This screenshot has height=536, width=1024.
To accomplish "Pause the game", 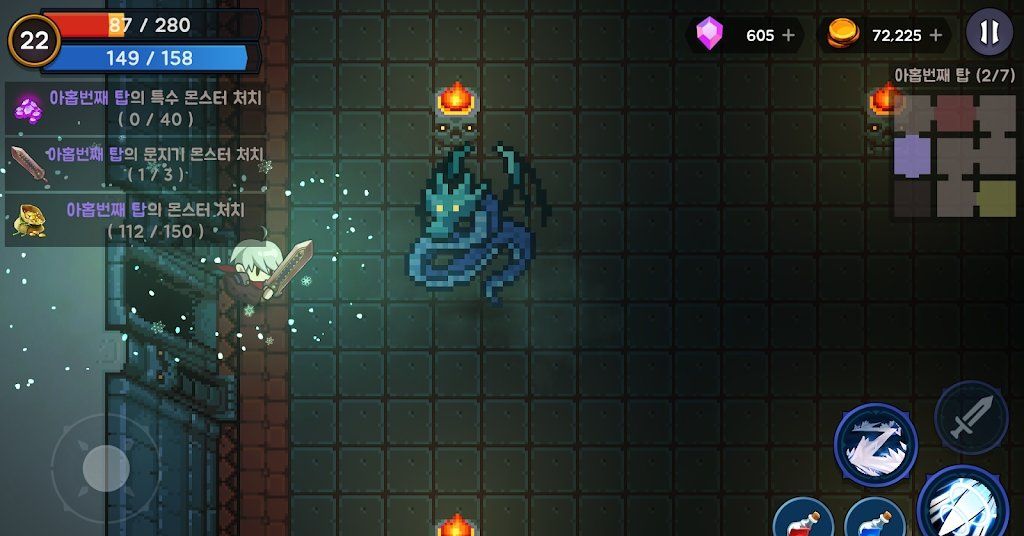I will (988, 33).
